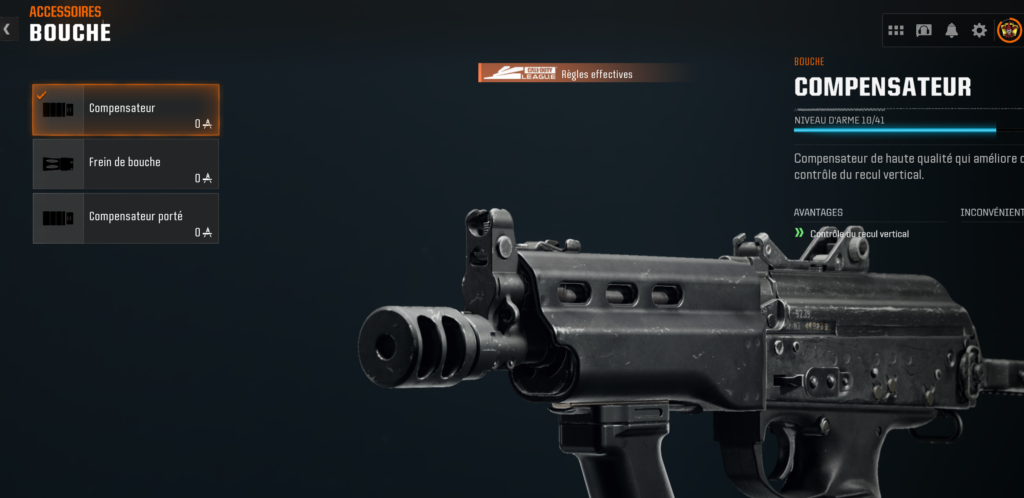This screenshot has height=498, width=1024.
Task: Open the icon beside the grid menu
Action: coord(924,30)
